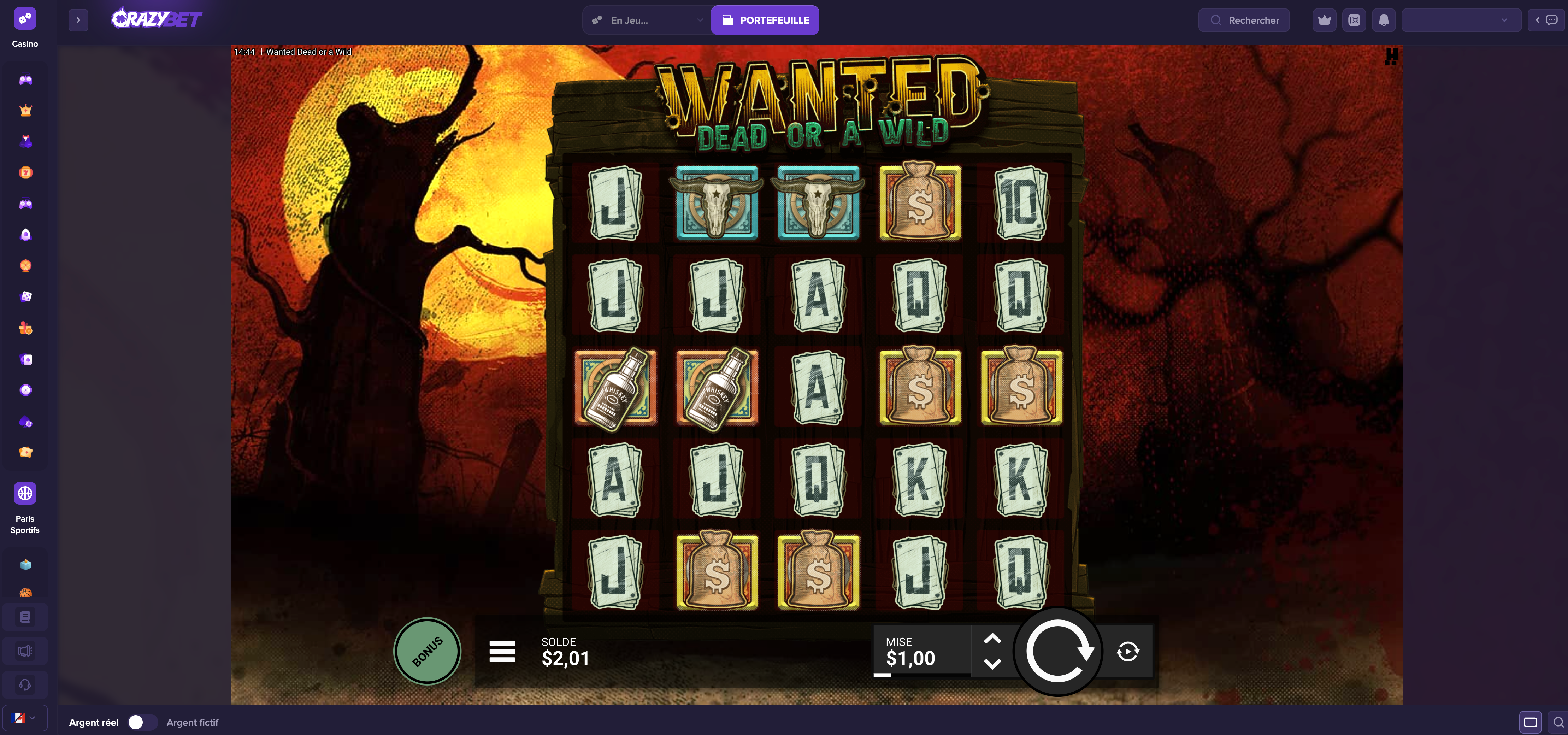This screenshot has height=735, width=1568.
Task: Open the notifications bell
Action: pos(1384,20)
